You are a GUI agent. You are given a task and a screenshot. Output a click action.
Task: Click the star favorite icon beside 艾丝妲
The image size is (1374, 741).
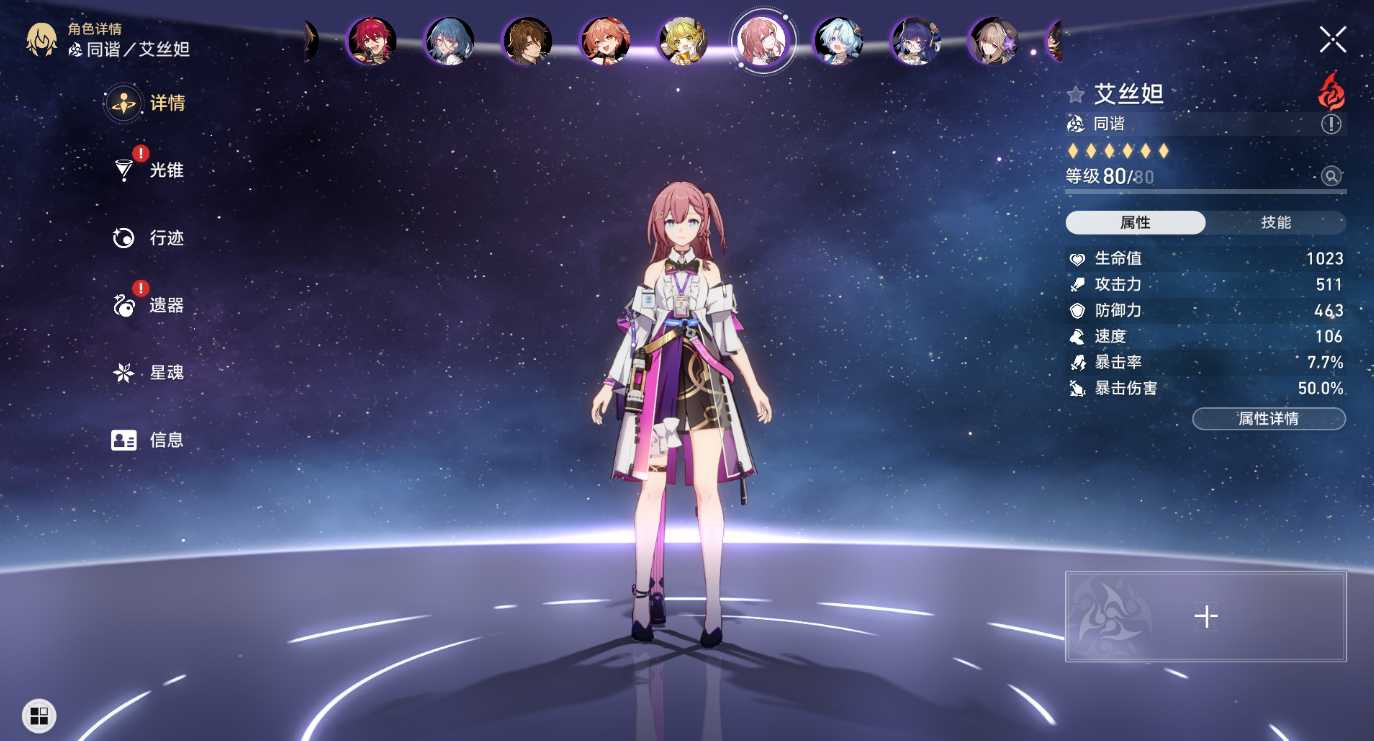[x=1074, y=92]
